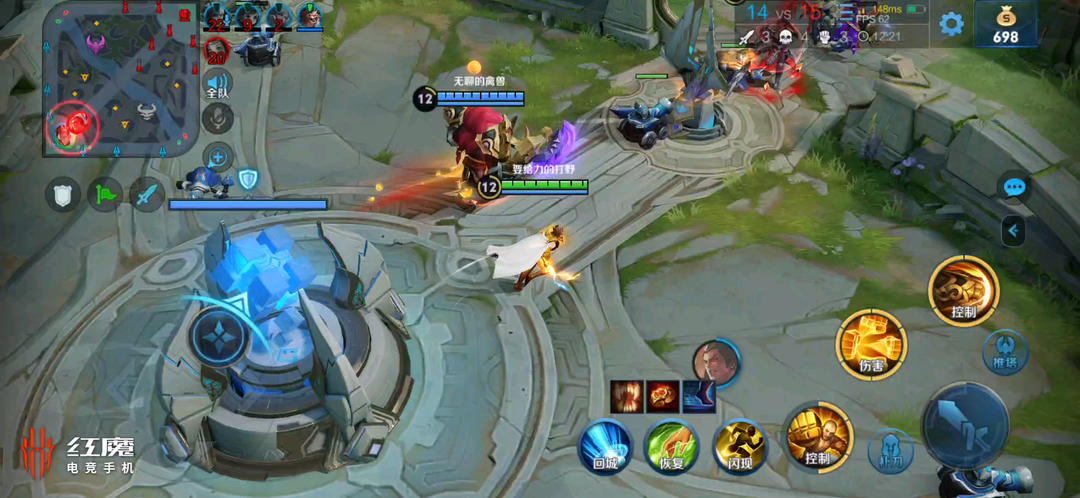Viewport: 1080px width, 498px height.
Task: Use the 恢复 heal spell
Action: [671, 444]
